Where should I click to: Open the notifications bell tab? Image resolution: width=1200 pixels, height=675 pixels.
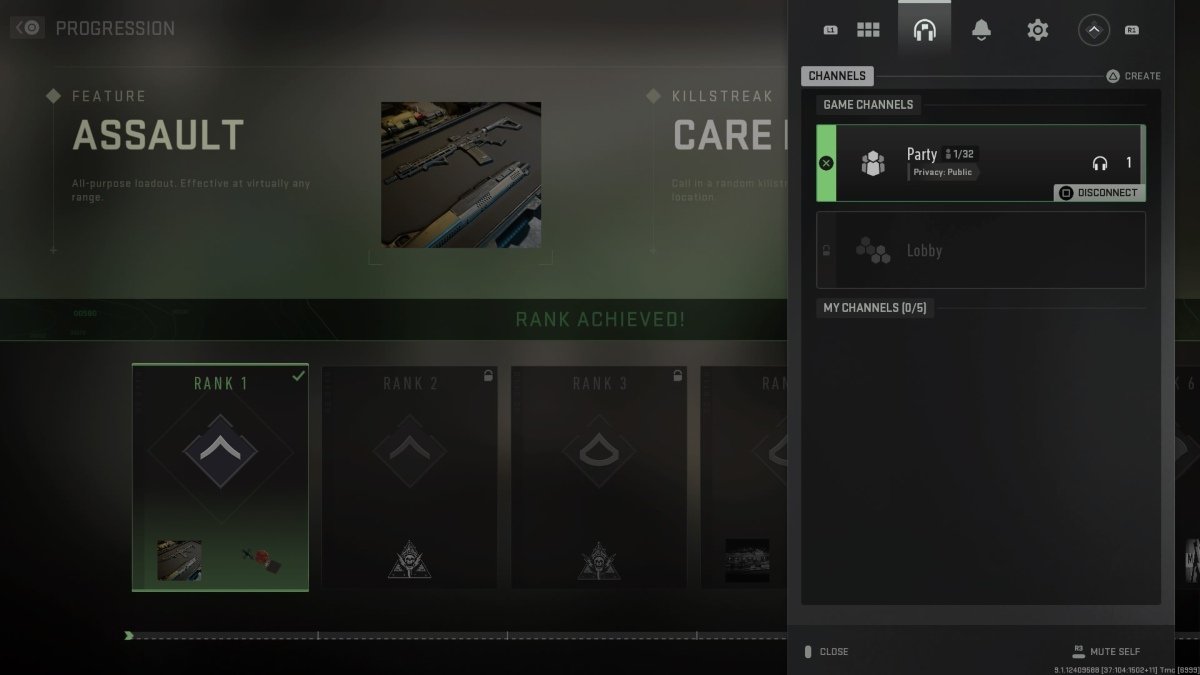pos(981,30)
